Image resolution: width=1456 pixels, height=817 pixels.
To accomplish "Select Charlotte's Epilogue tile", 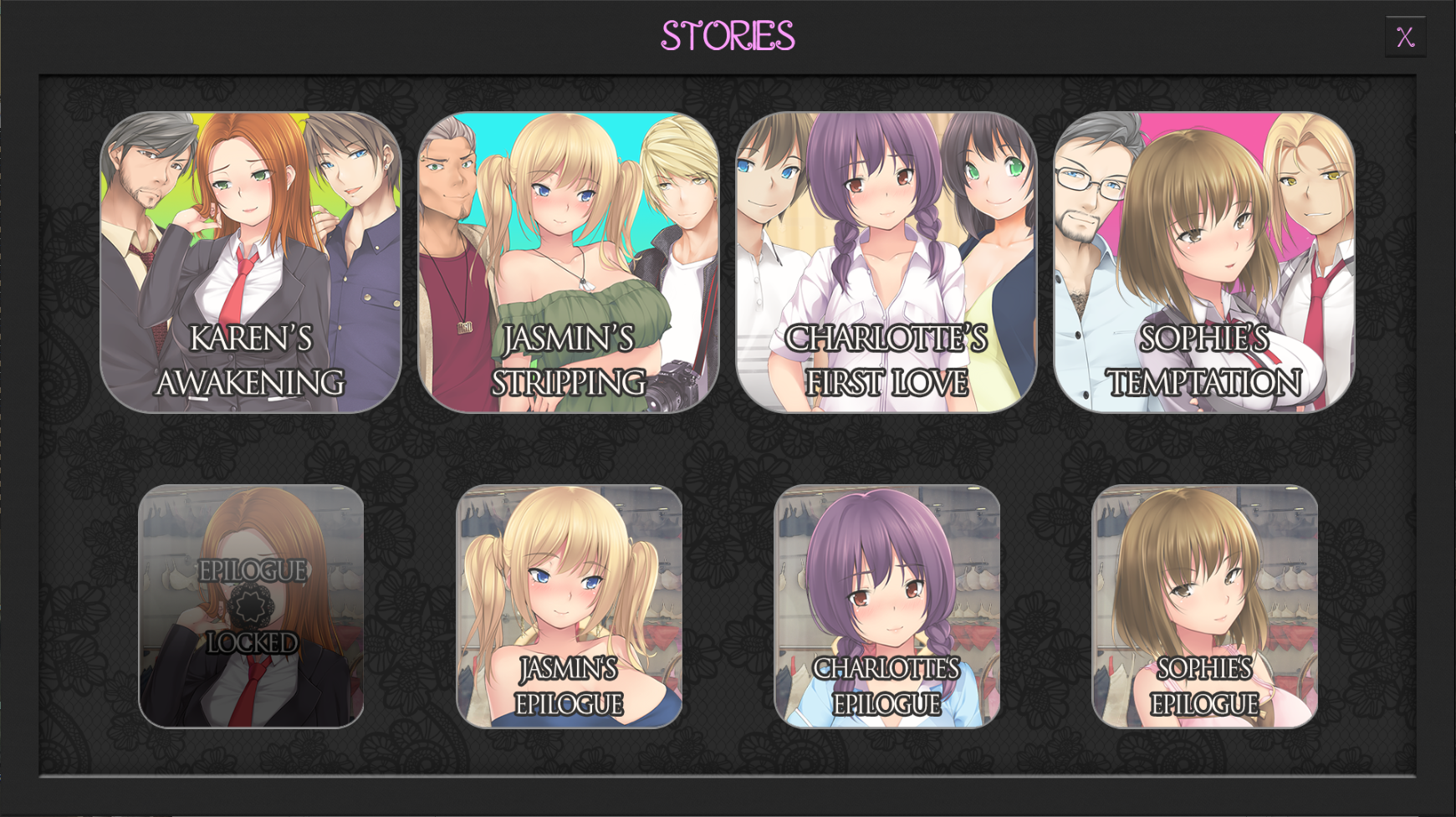I will click(886, 606).
